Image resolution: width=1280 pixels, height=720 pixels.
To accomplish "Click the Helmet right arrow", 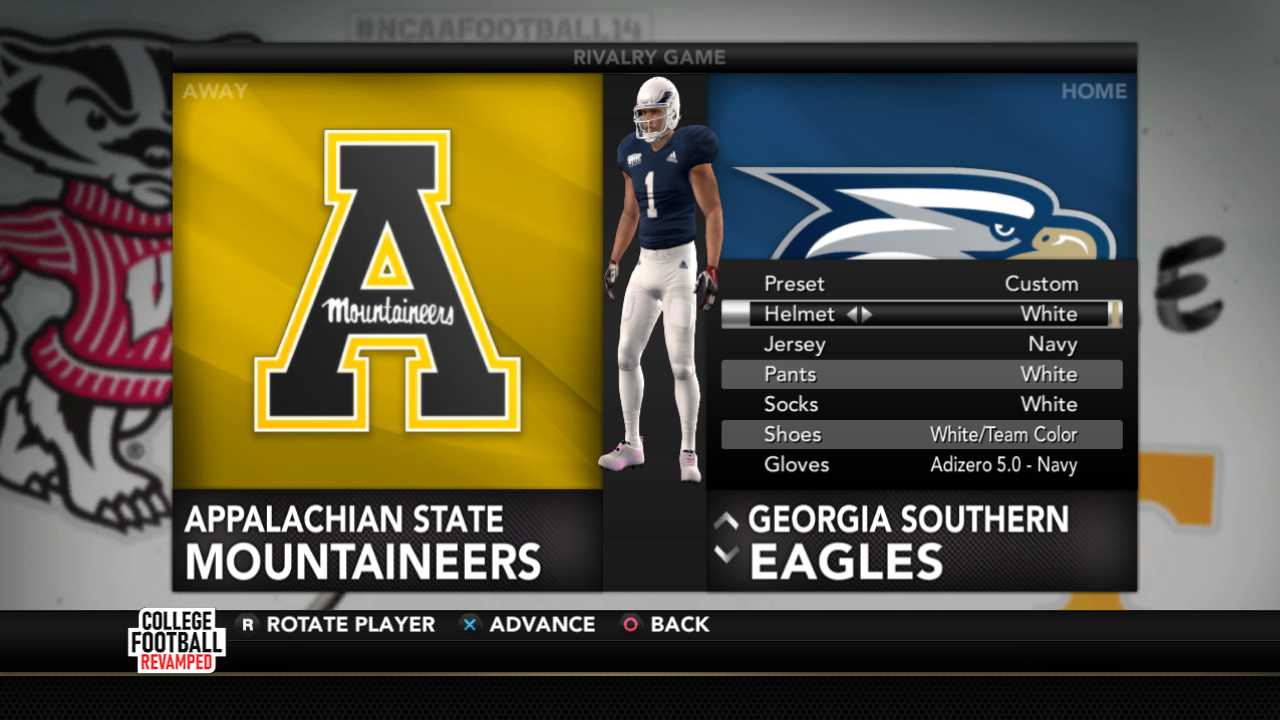I will click(867, 314).
